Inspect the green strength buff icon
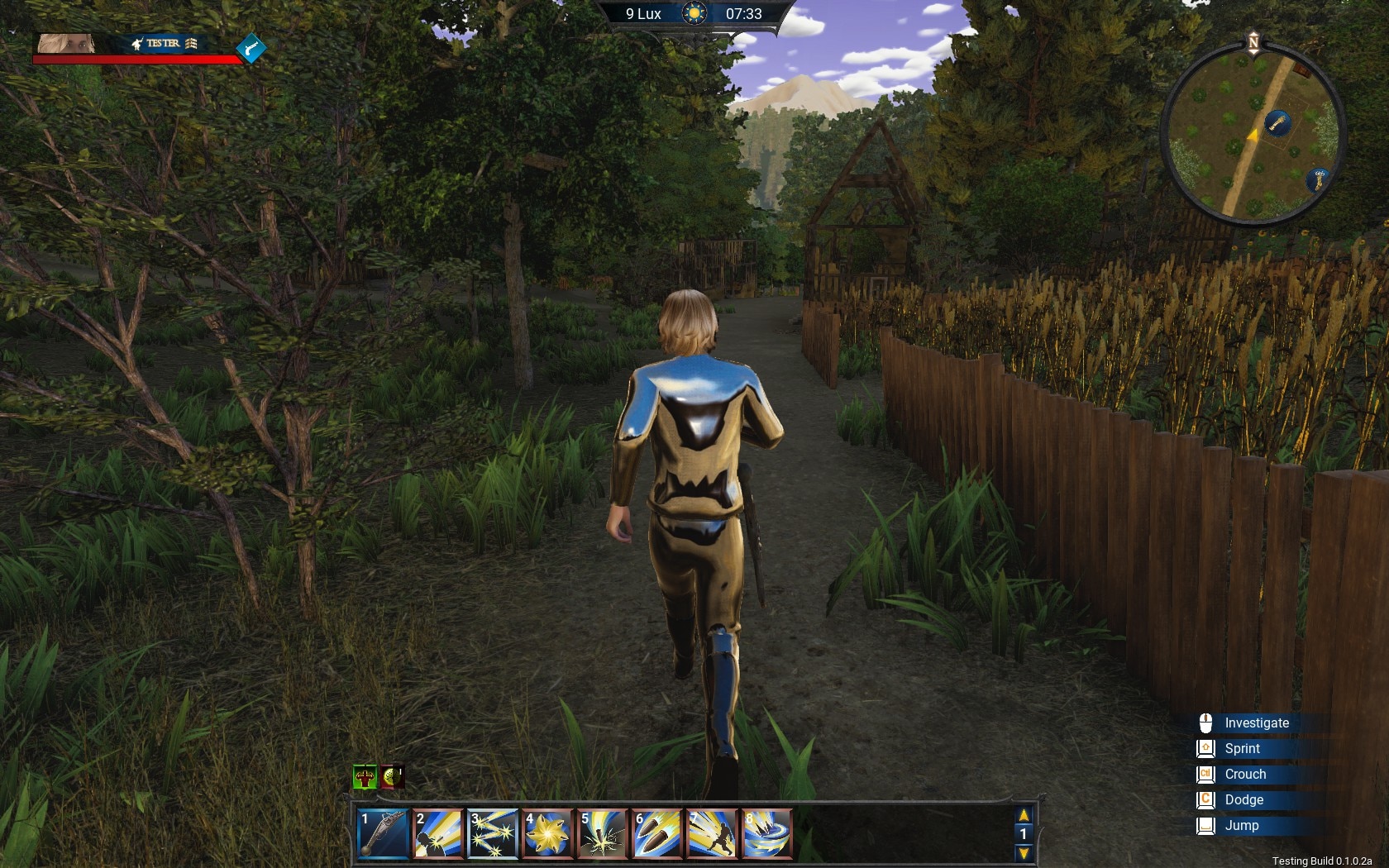This screenshot has width=1389, height=868. pyautogui.click(x=365, y=777)
